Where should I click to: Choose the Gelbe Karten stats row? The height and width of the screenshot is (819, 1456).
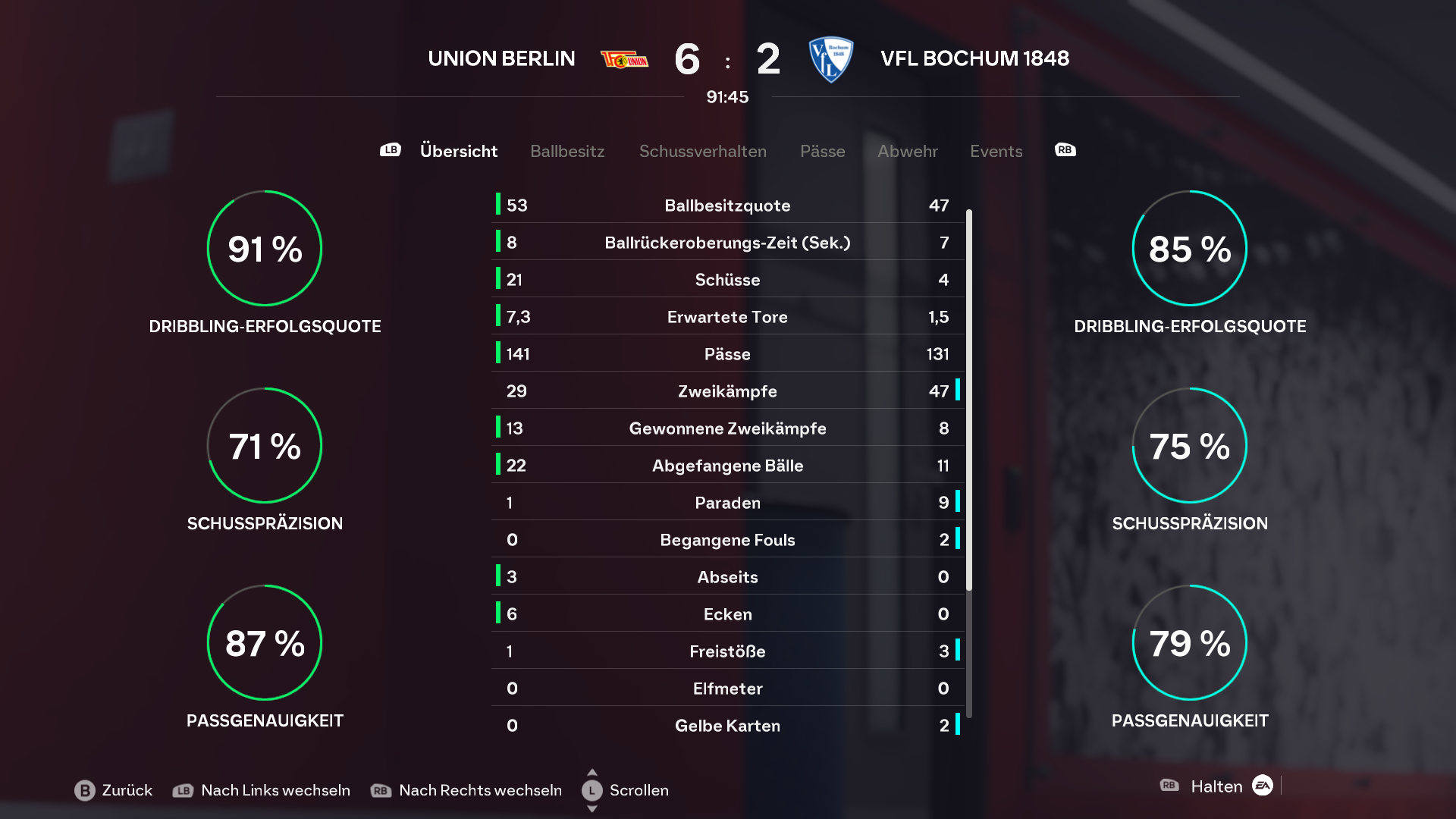[727, 726]
